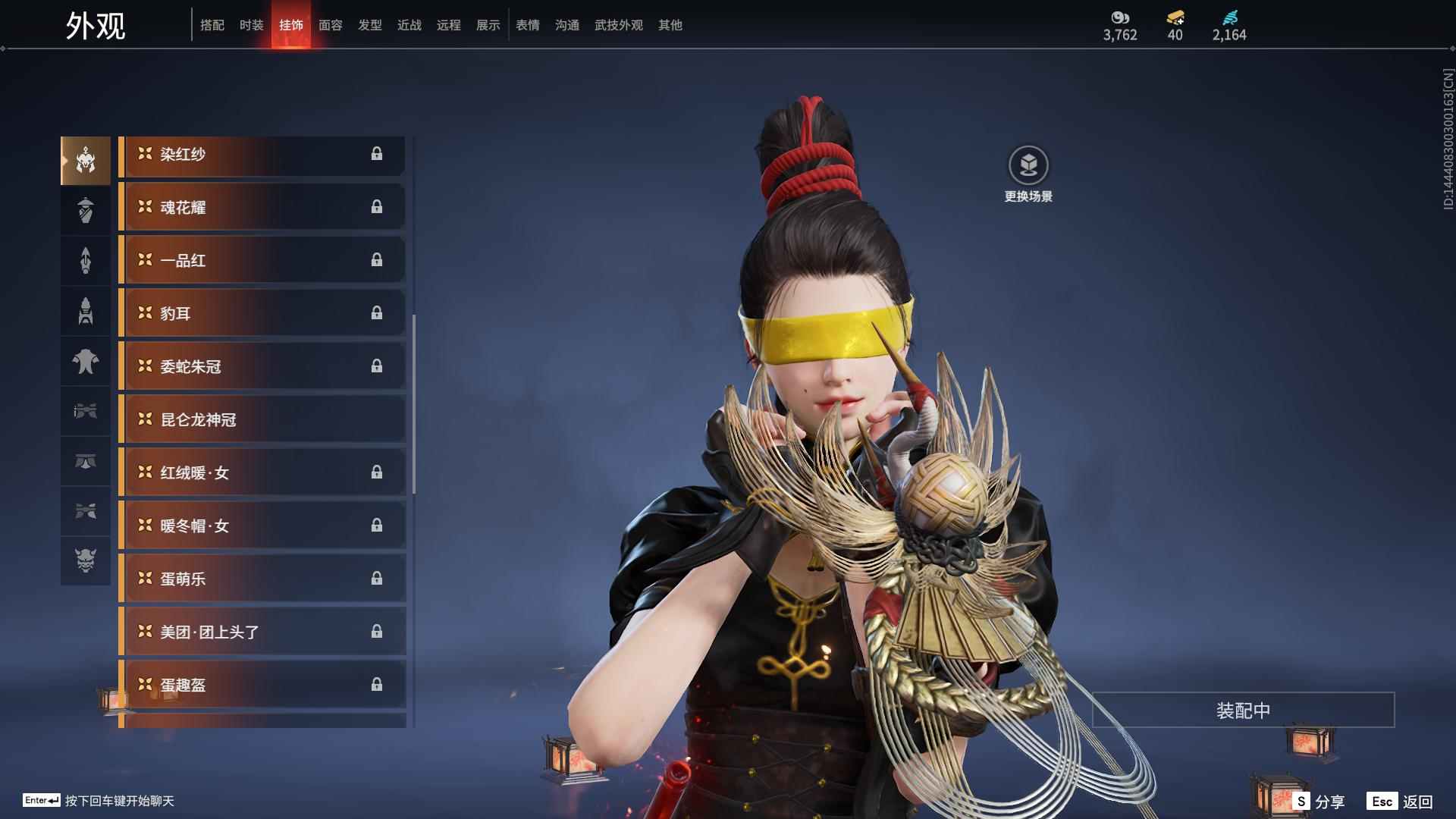Open the 时装 tab
1456x819 pixels.
pos(252,25)
